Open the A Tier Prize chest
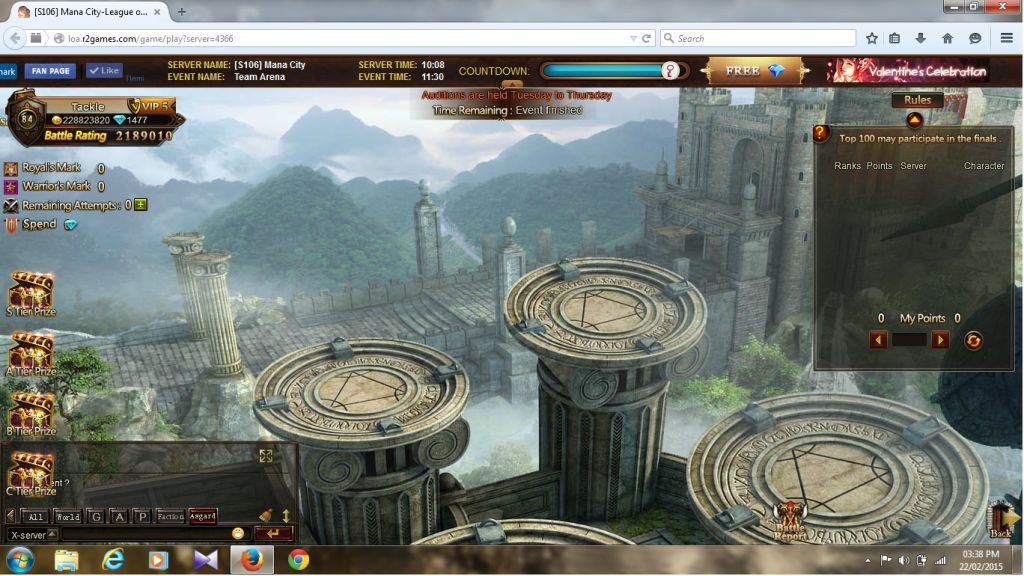 (30, 352)
